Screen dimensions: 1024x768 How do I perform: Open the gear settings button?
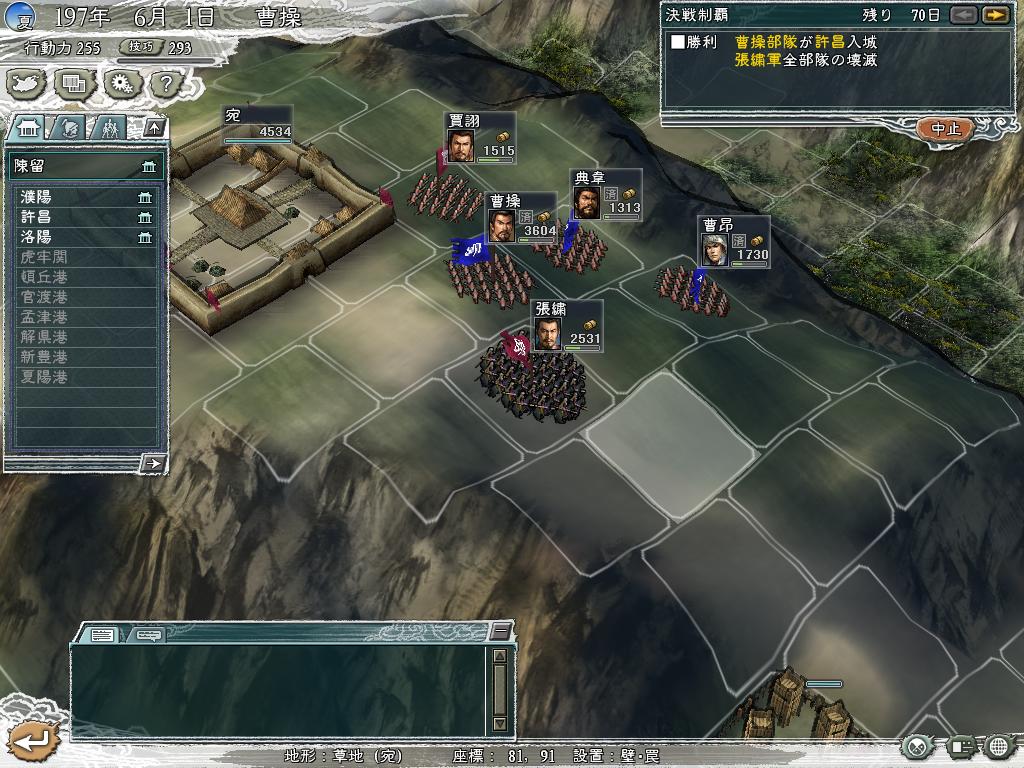click(x=120, y=84)
